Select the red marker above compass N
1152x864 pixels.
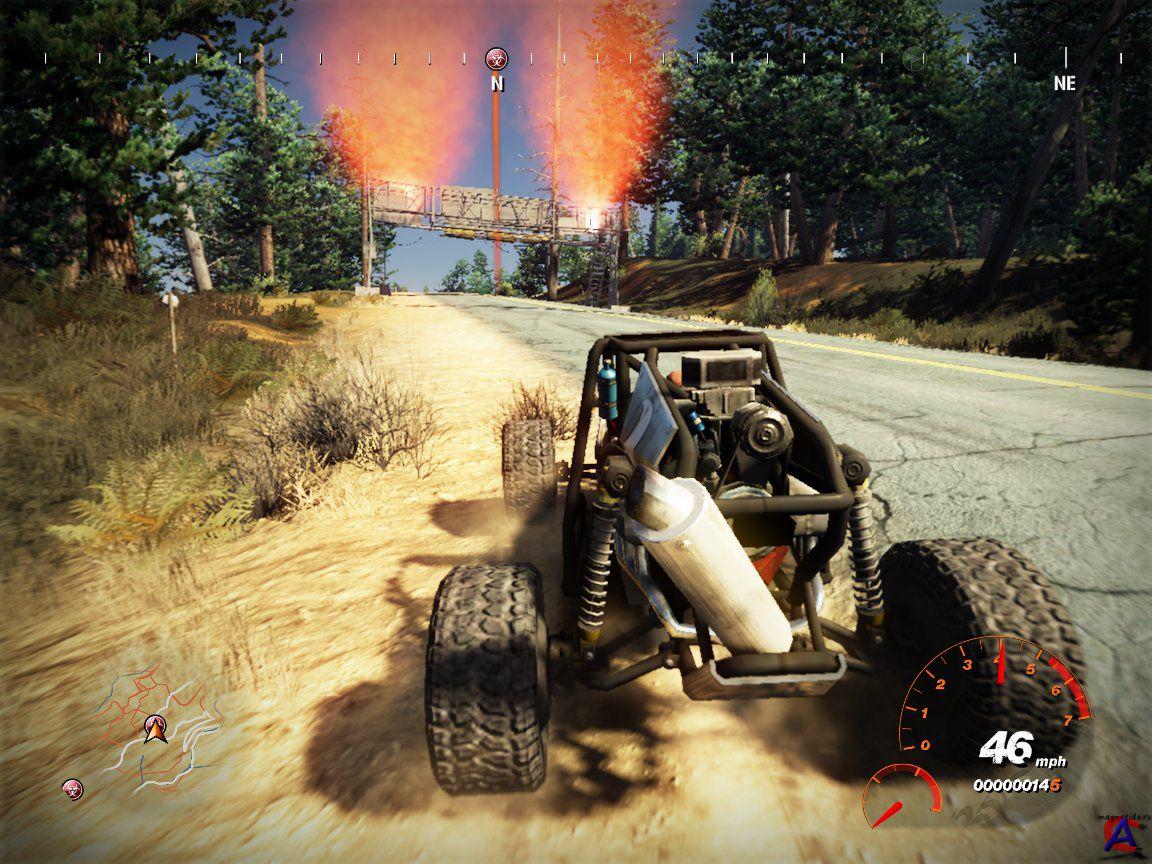(496, 58)
